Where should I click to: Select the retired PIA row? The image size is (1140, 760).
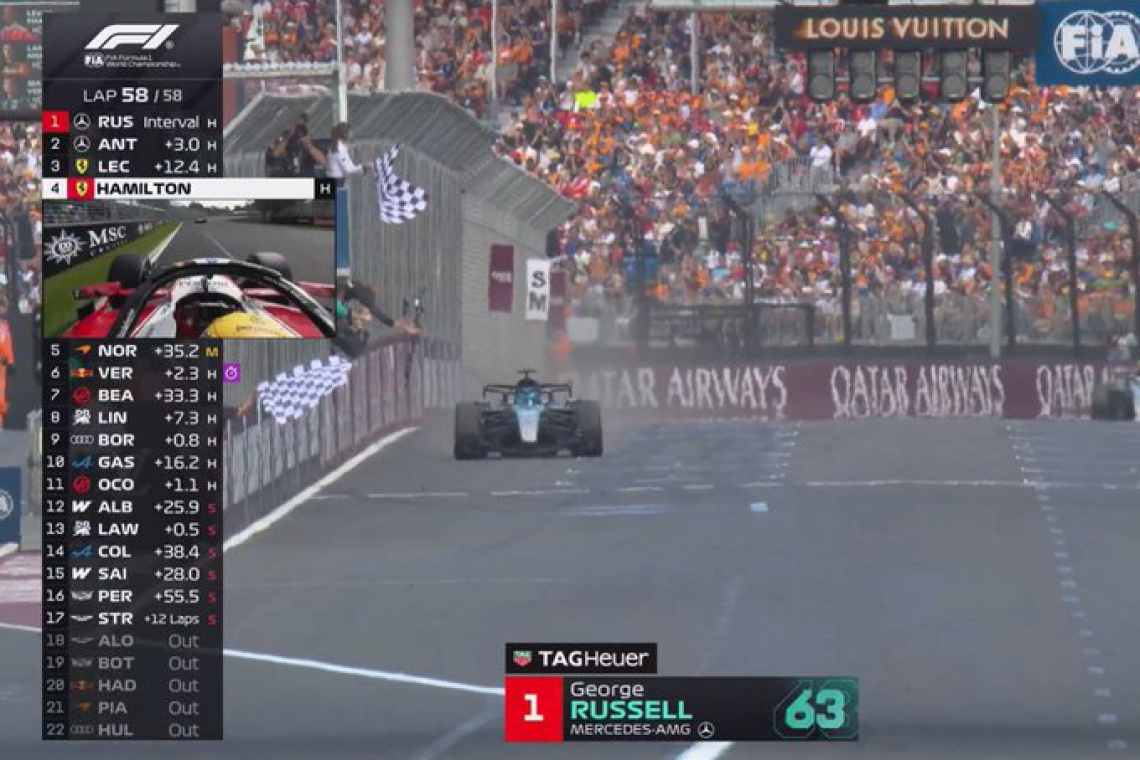click(131, 708)
